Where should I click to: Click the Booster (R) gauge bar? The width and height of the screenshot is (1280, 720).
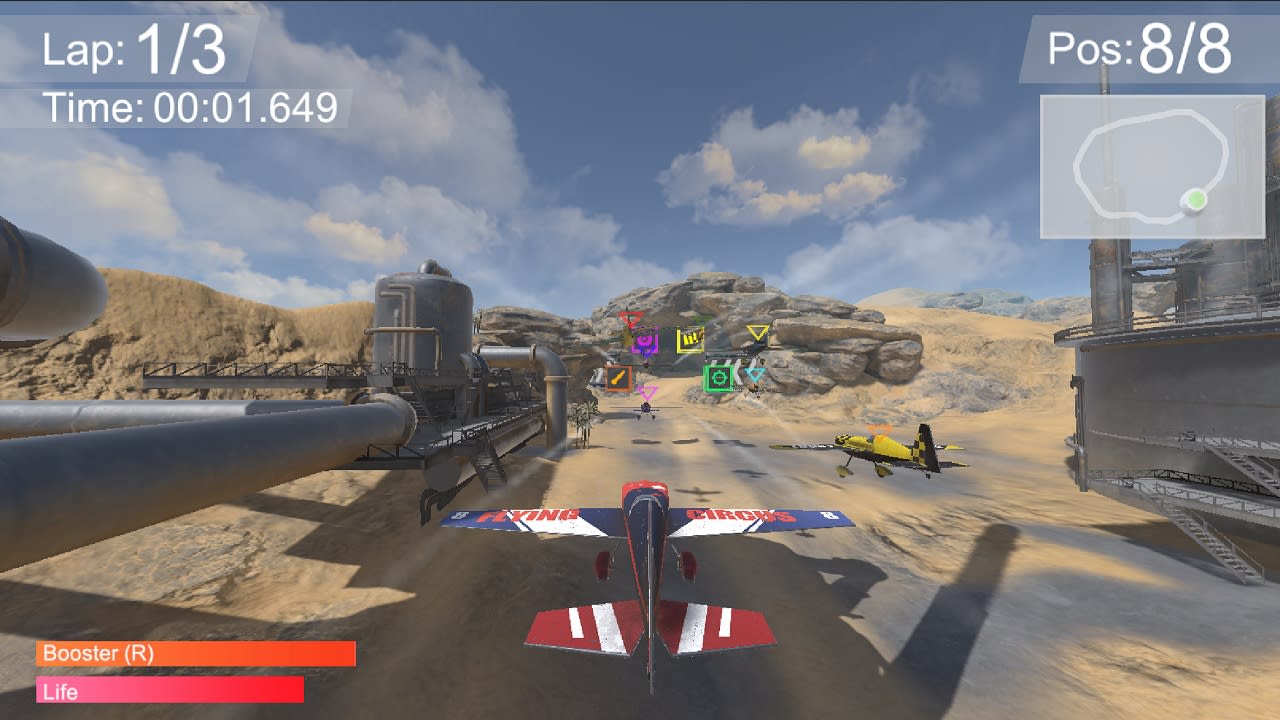tap(195, 655)
